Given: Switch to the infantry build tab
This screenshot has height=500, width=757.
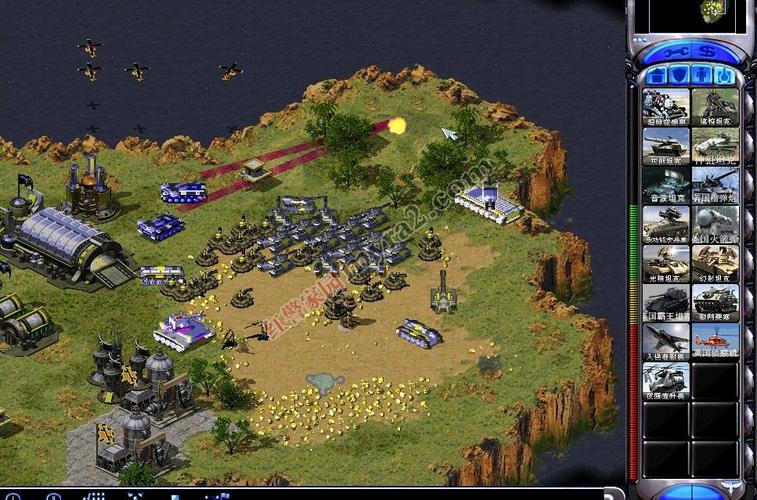Looking at the screenshot, I should point(701,76).
